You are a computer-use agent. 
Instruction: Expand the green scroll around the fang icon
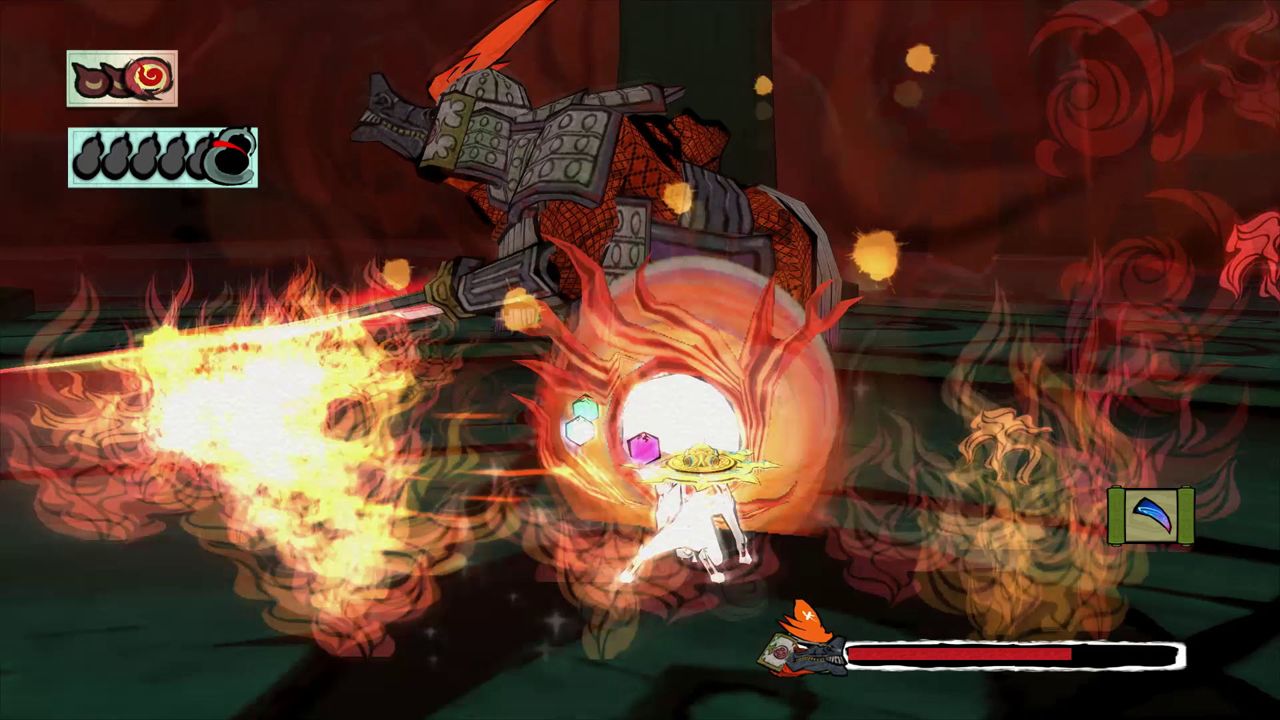point(1152,515)
